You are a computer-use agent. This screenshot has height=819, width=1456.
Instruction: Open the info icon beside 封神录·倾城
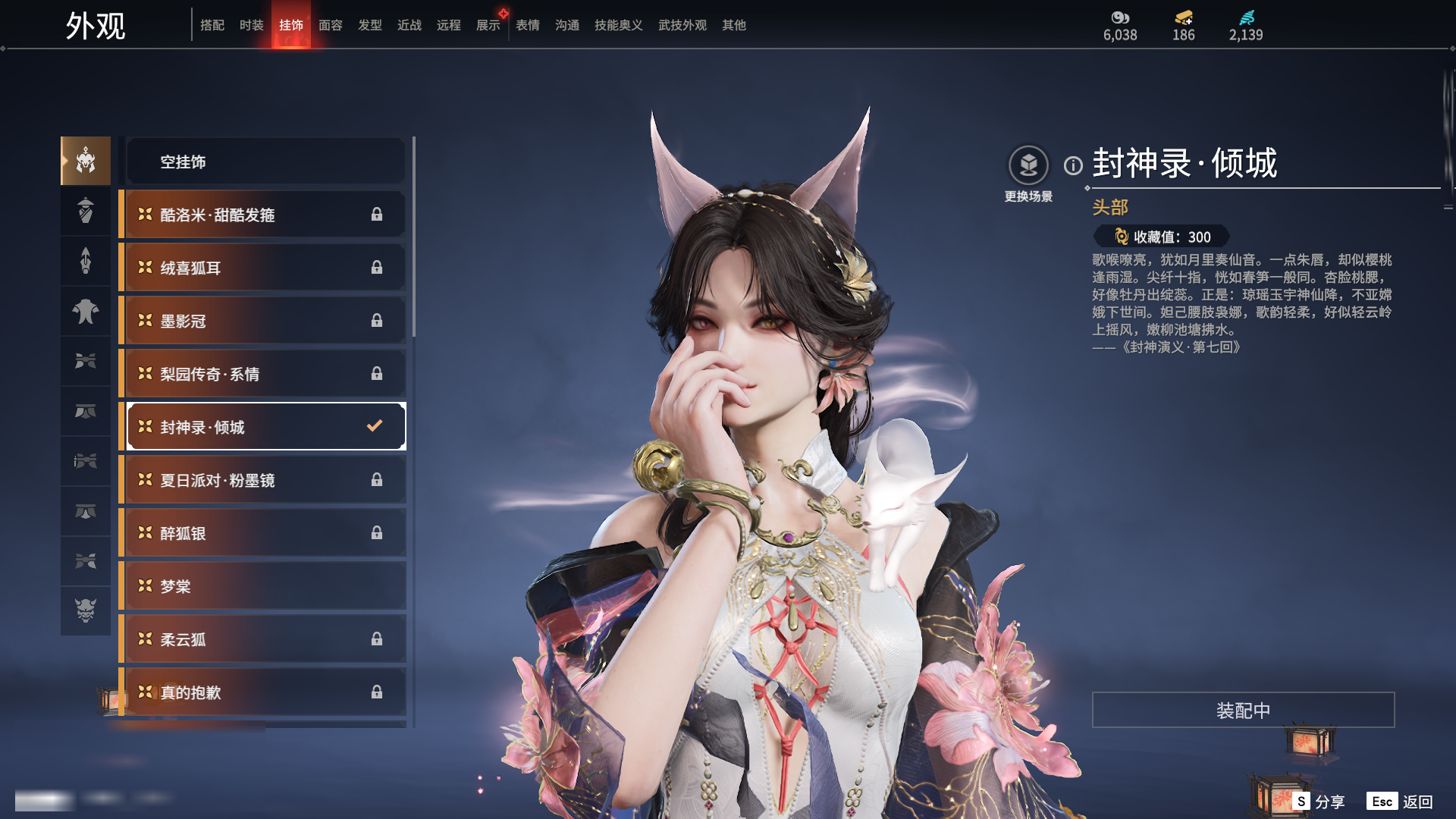point(1073,165)
